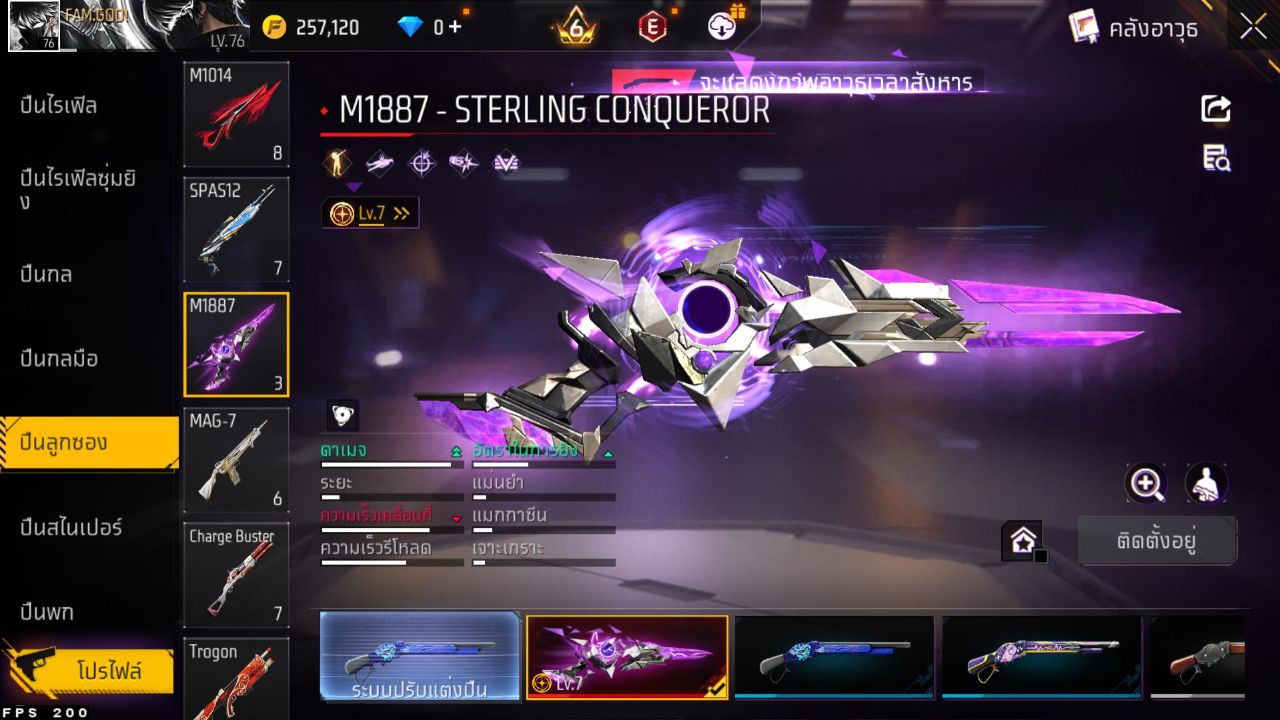Pick the SPAS12 weapon tile

(x=236, y=229)
